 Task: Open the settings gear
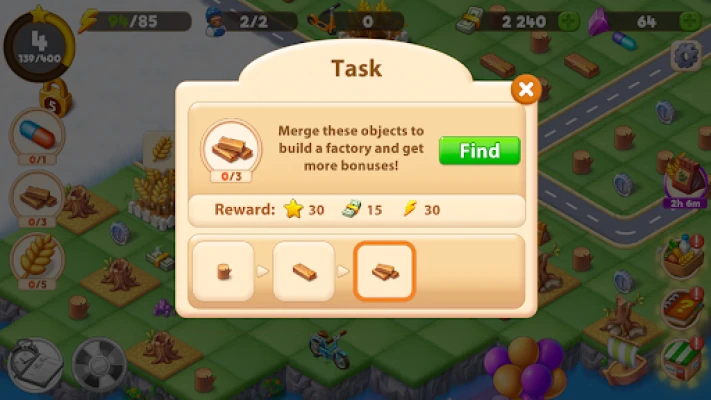point(686,55)
